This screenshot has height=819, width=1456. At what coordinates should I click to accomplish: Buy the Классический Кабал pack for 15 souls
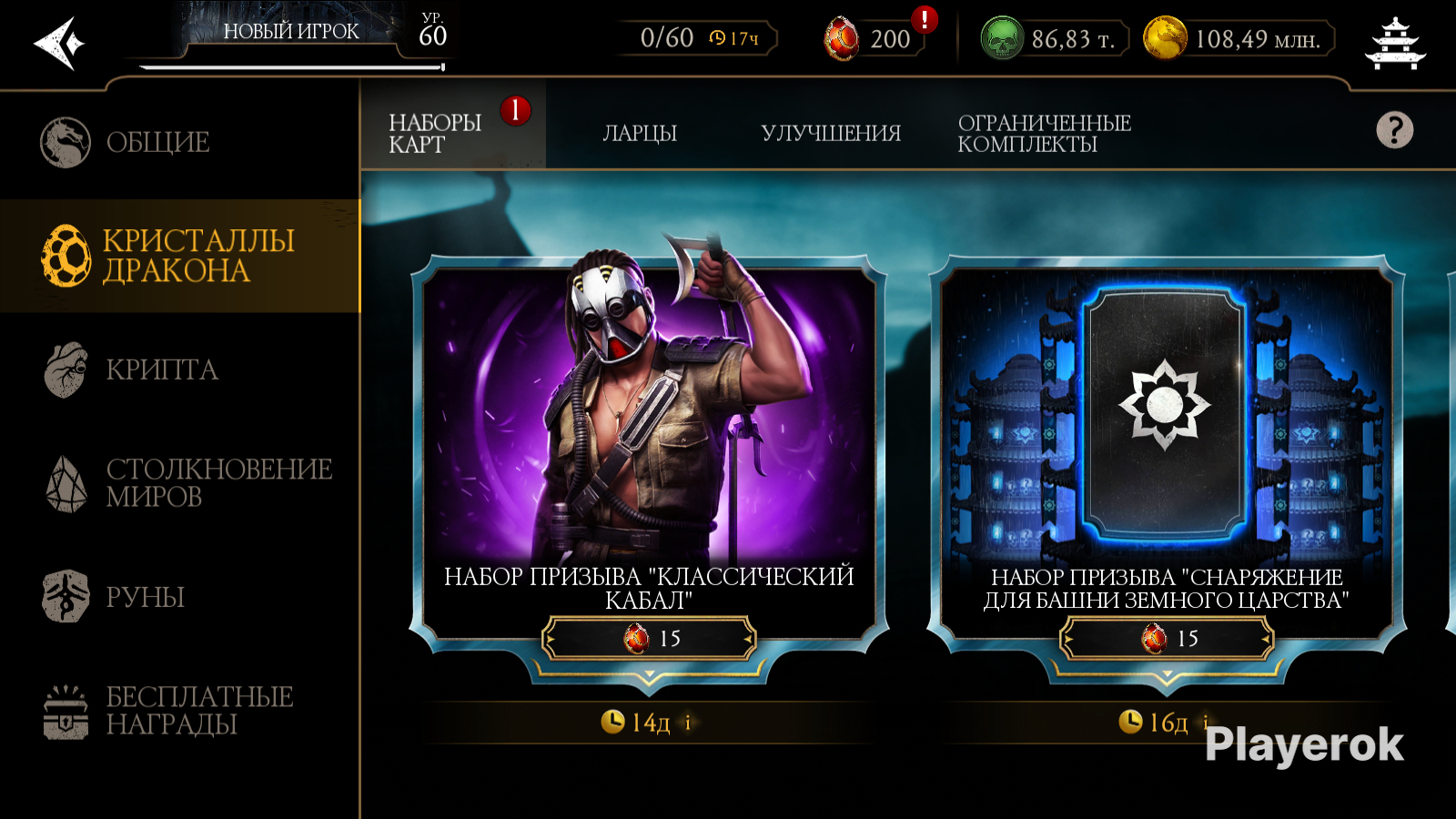click(x=650, y=638)
